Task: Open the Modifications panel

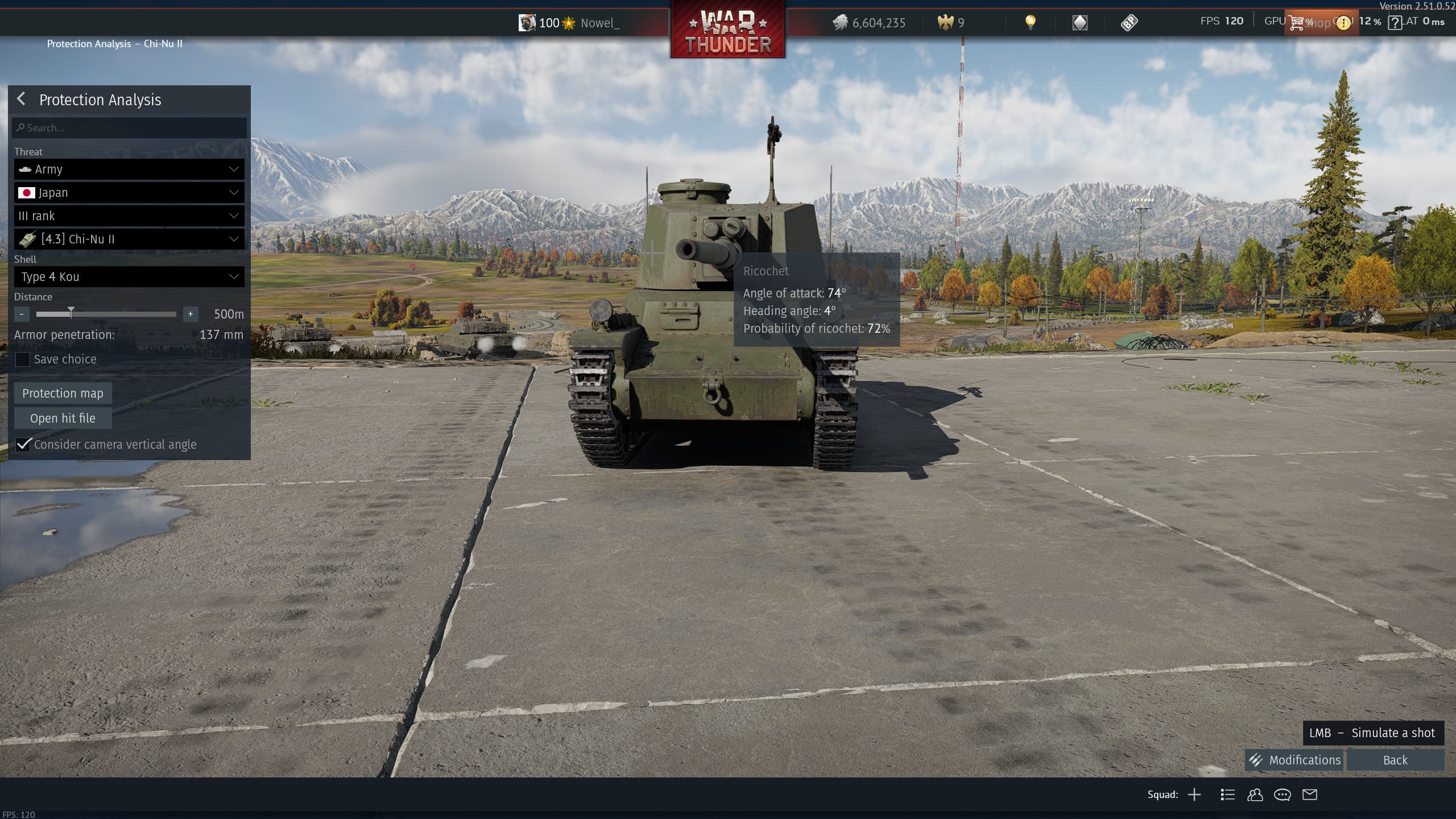Action: (1294, 760)
